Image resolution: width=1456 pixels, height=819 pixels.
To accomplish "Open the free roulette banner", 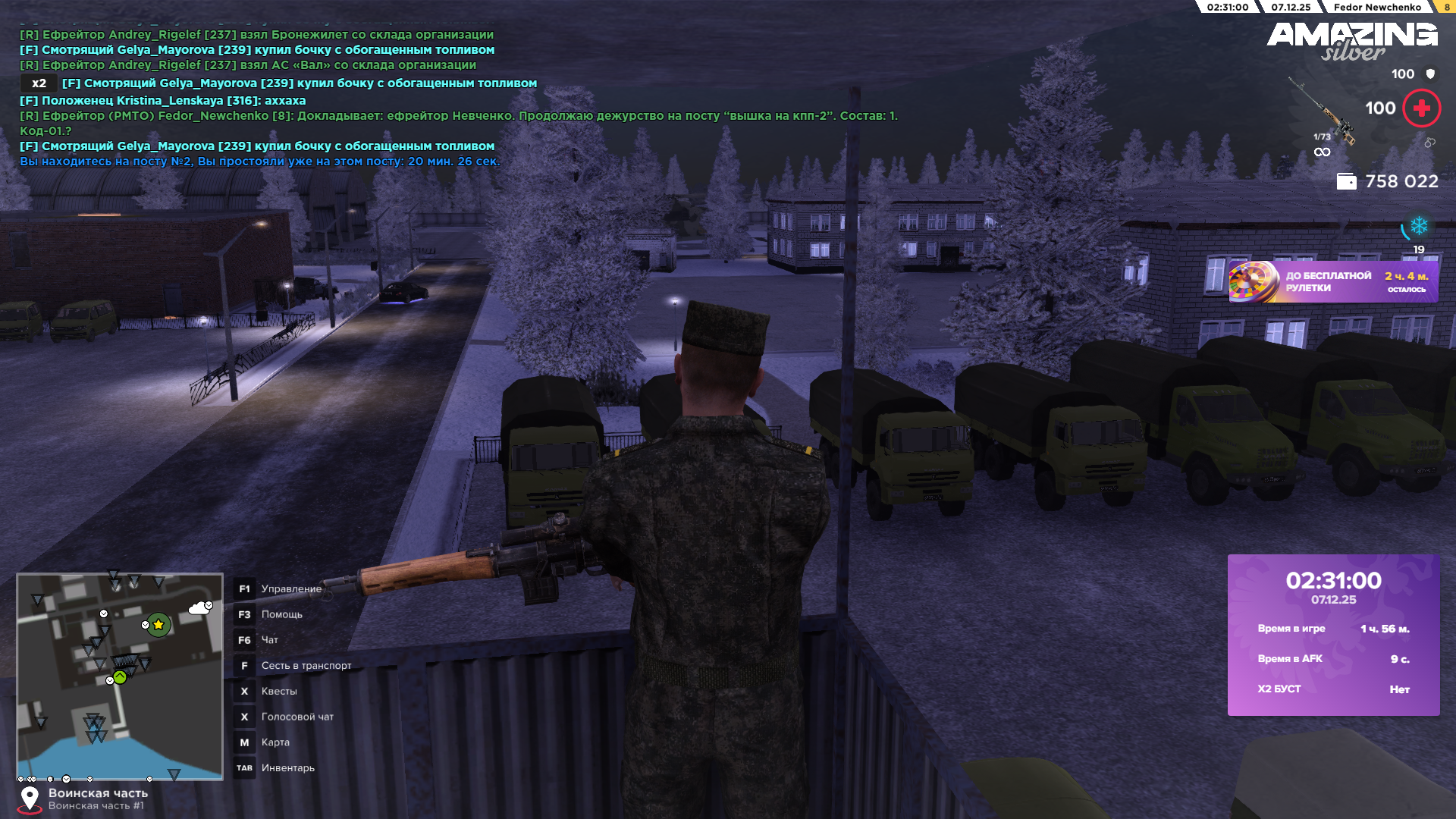I will (1332, 282).
